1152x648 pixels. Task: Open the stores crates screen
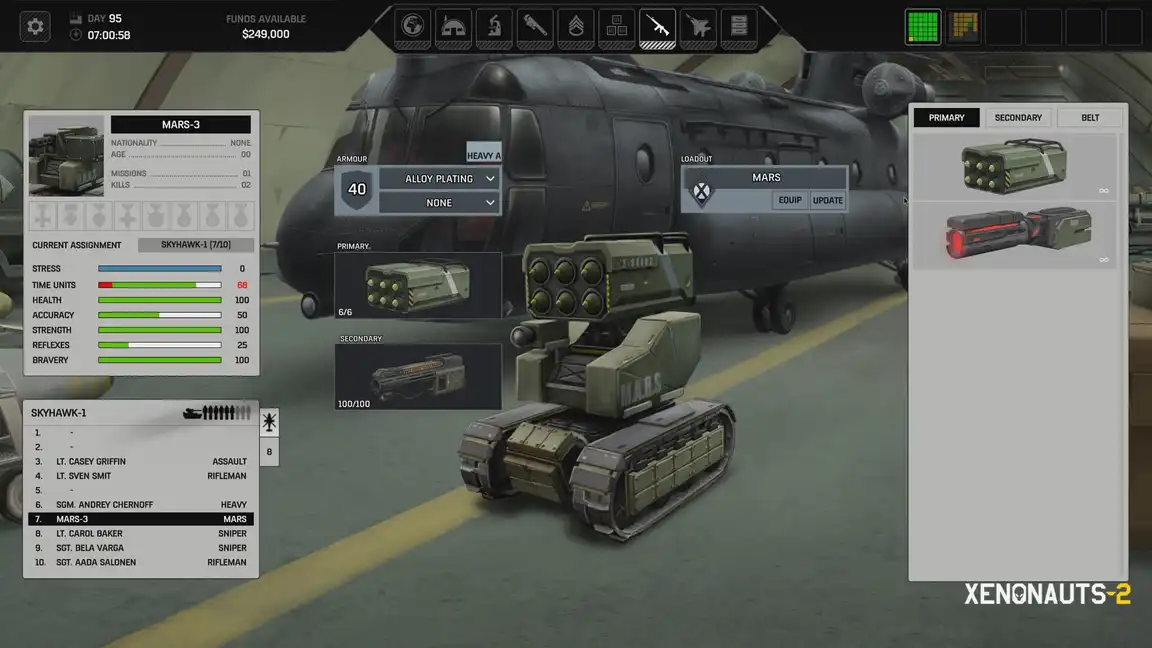[x=617, y=26]
